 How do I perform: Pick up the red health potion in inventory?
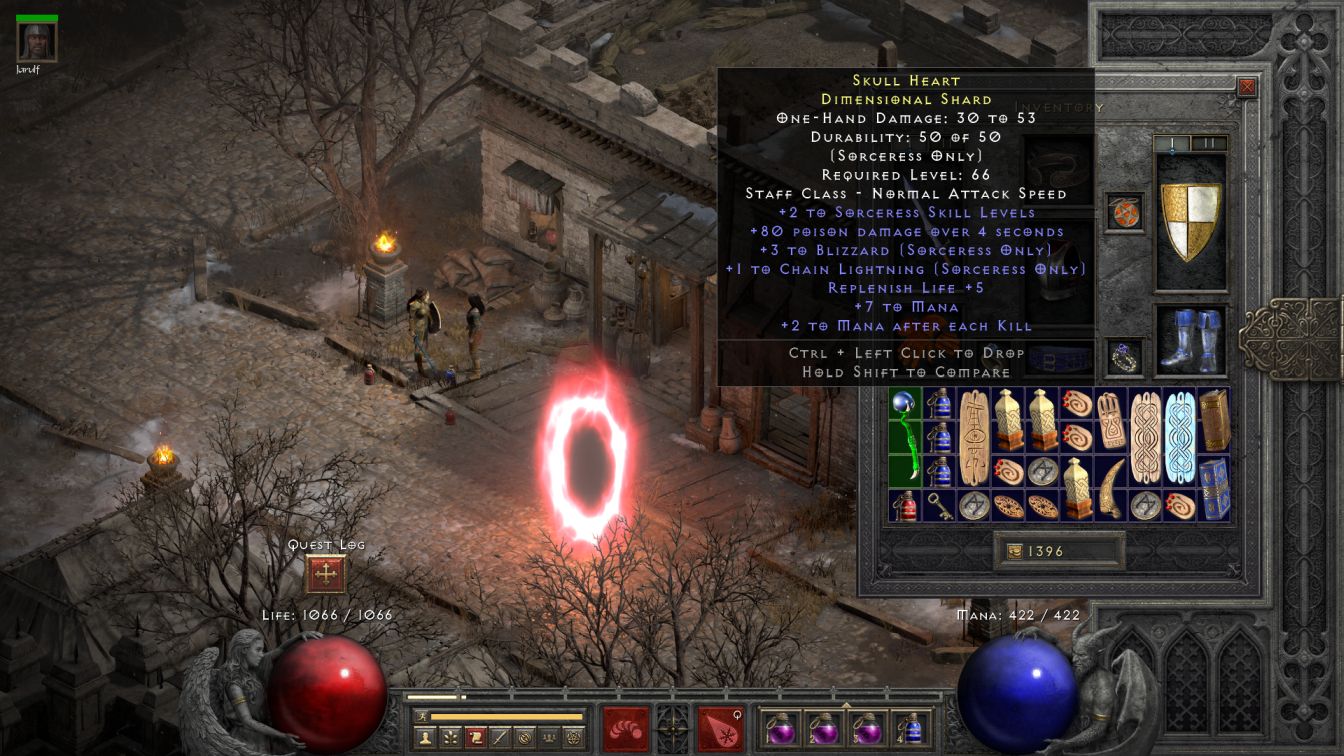coord(904,505)
